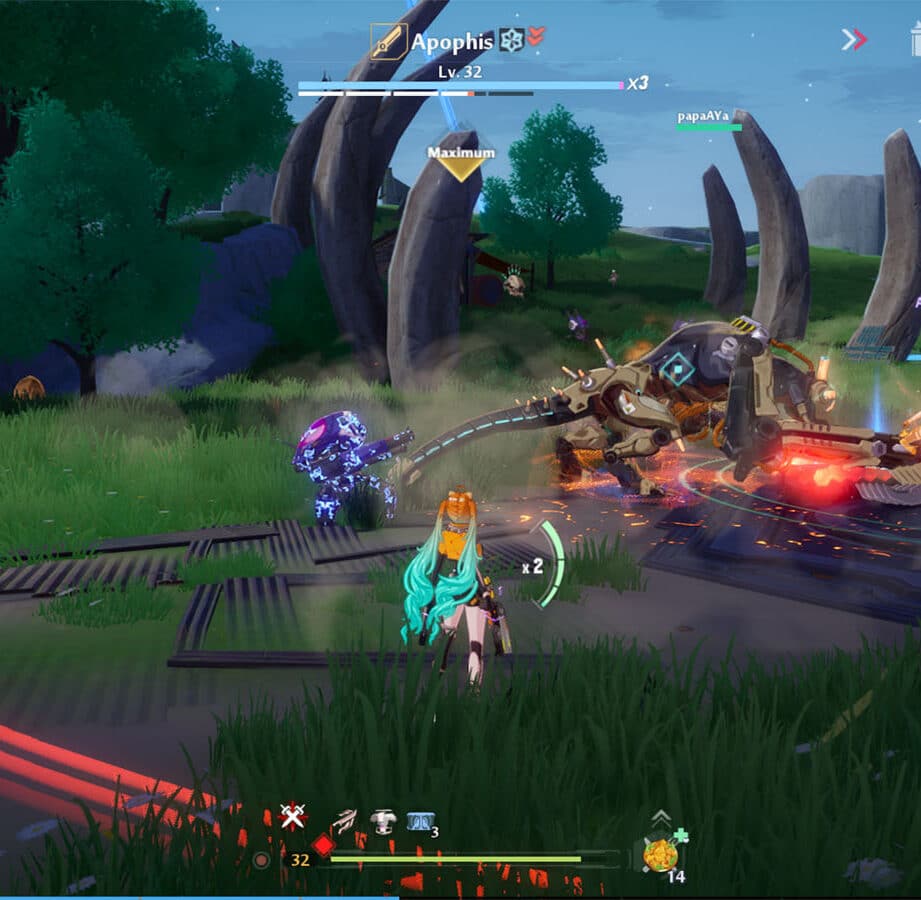Select the Apophis boss sword emblem
Screen dimensions: 921x900
coord(389,42)
